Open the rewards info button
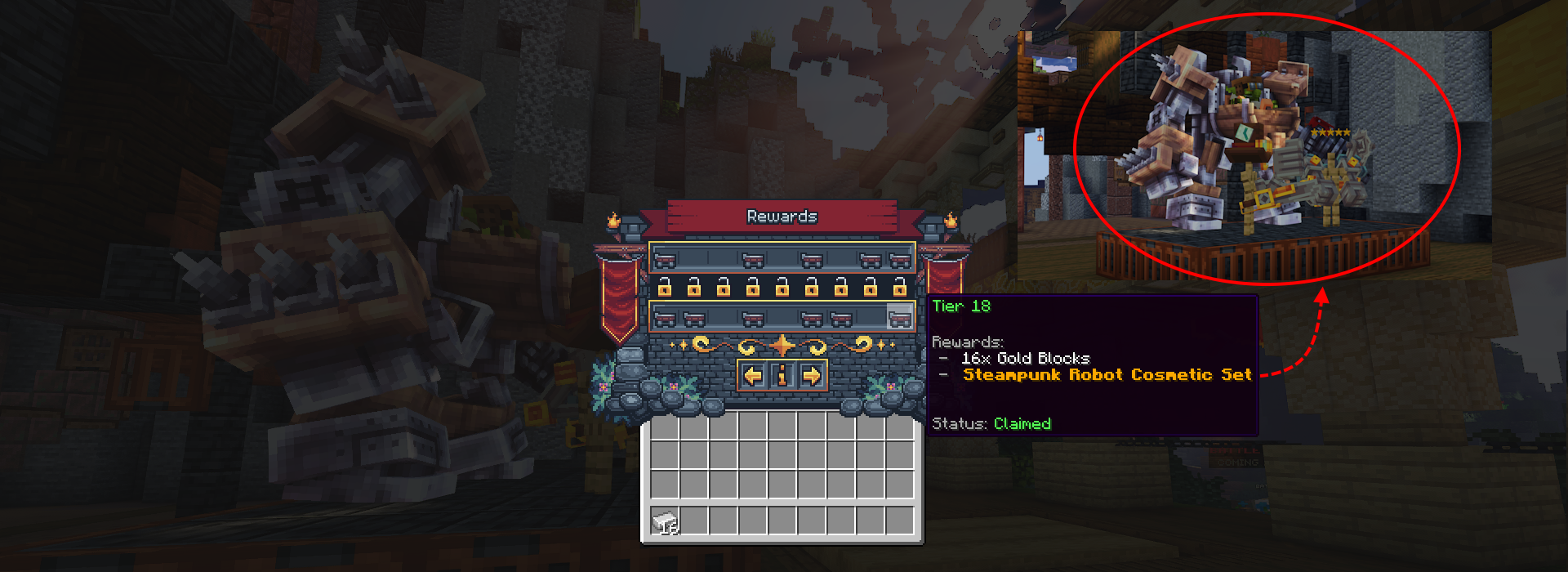This screenshot has height=572, width=1568. [782, 376]
